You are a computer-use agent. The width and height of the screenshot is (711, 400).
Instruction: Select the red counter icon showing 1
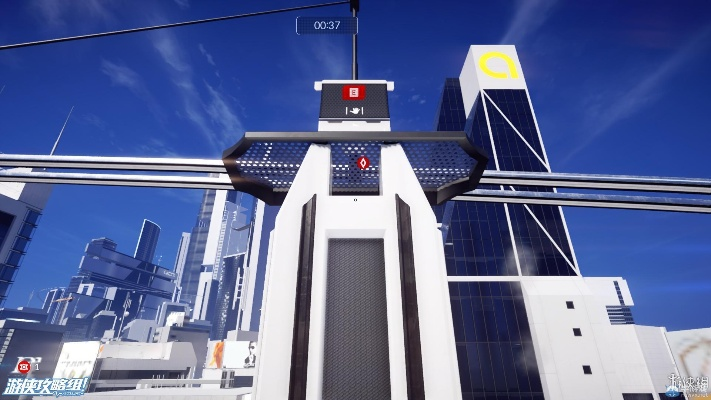pos(22,366)
